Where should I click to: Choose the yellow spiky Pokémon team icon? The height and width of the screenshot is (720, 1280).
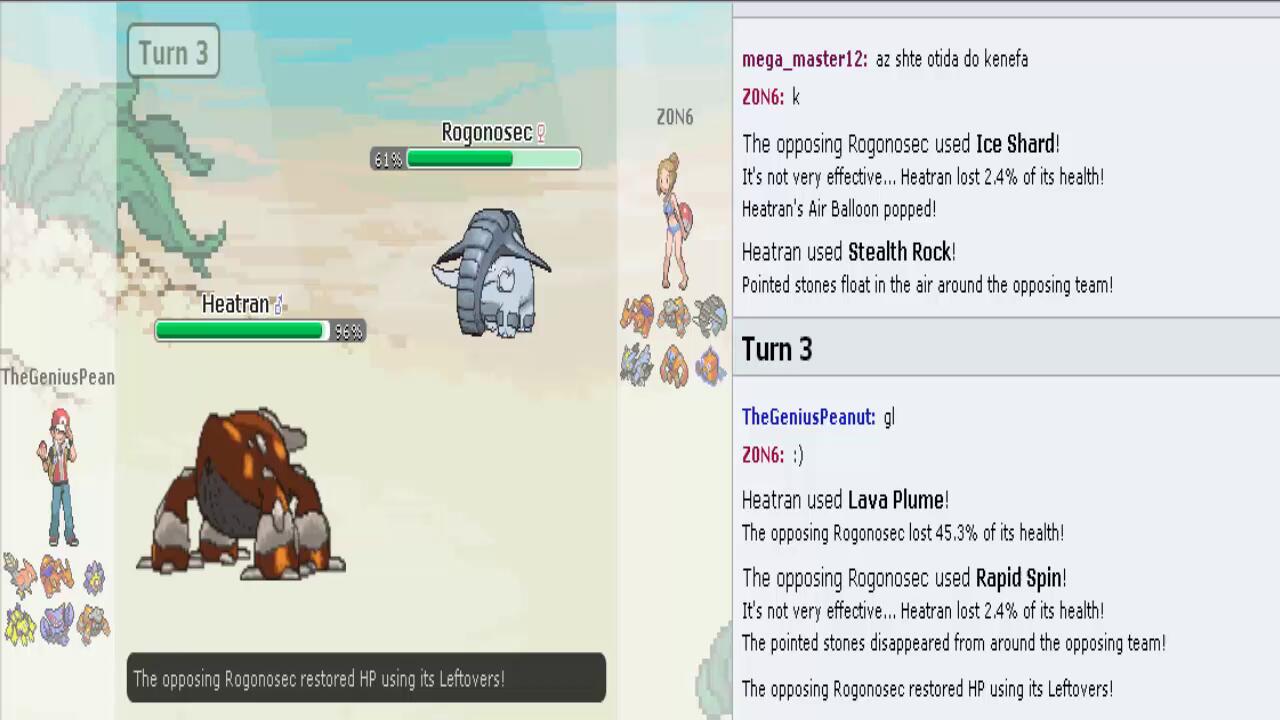click(19, 625)
